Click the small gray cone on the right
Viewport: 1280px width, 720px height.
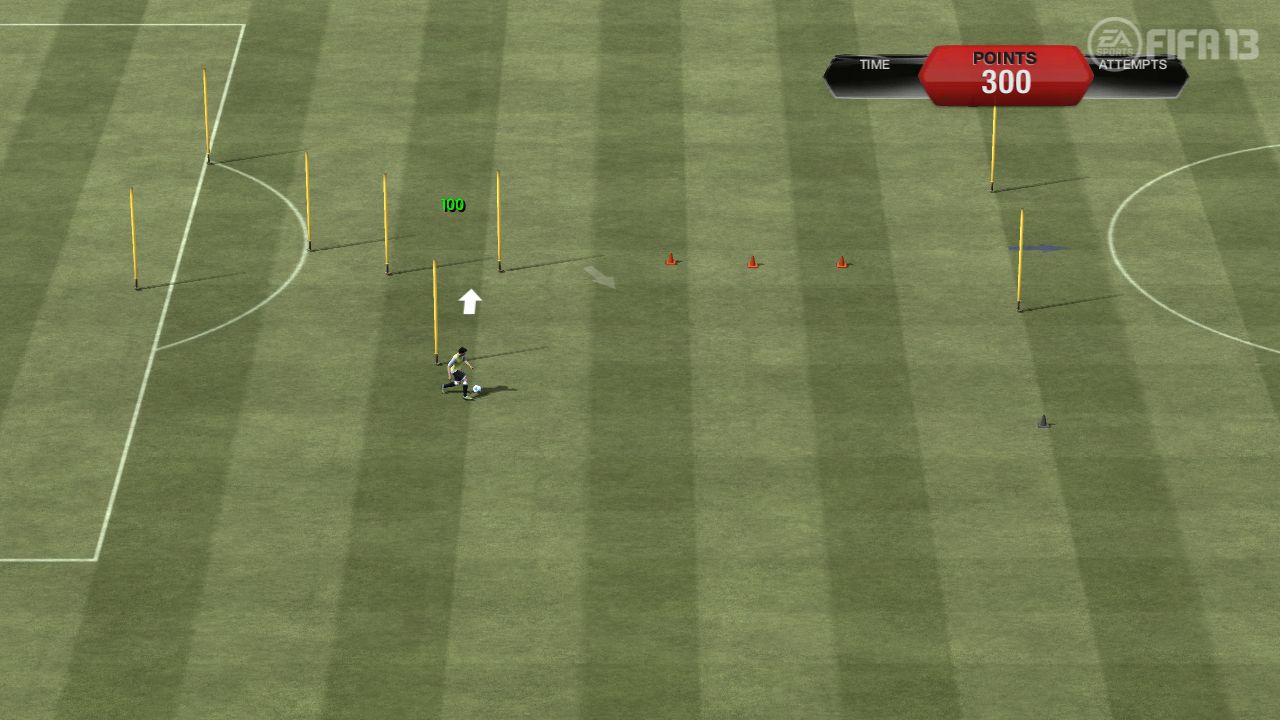1044,421
